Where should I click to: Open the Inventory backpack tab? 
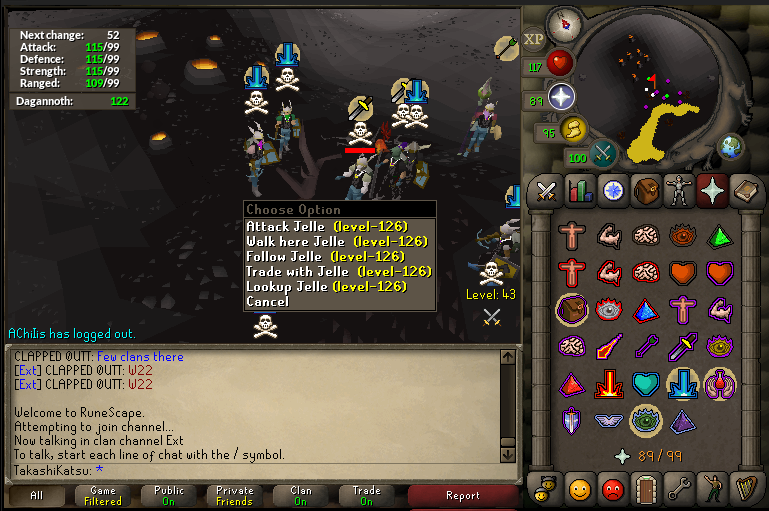(645, 189)
